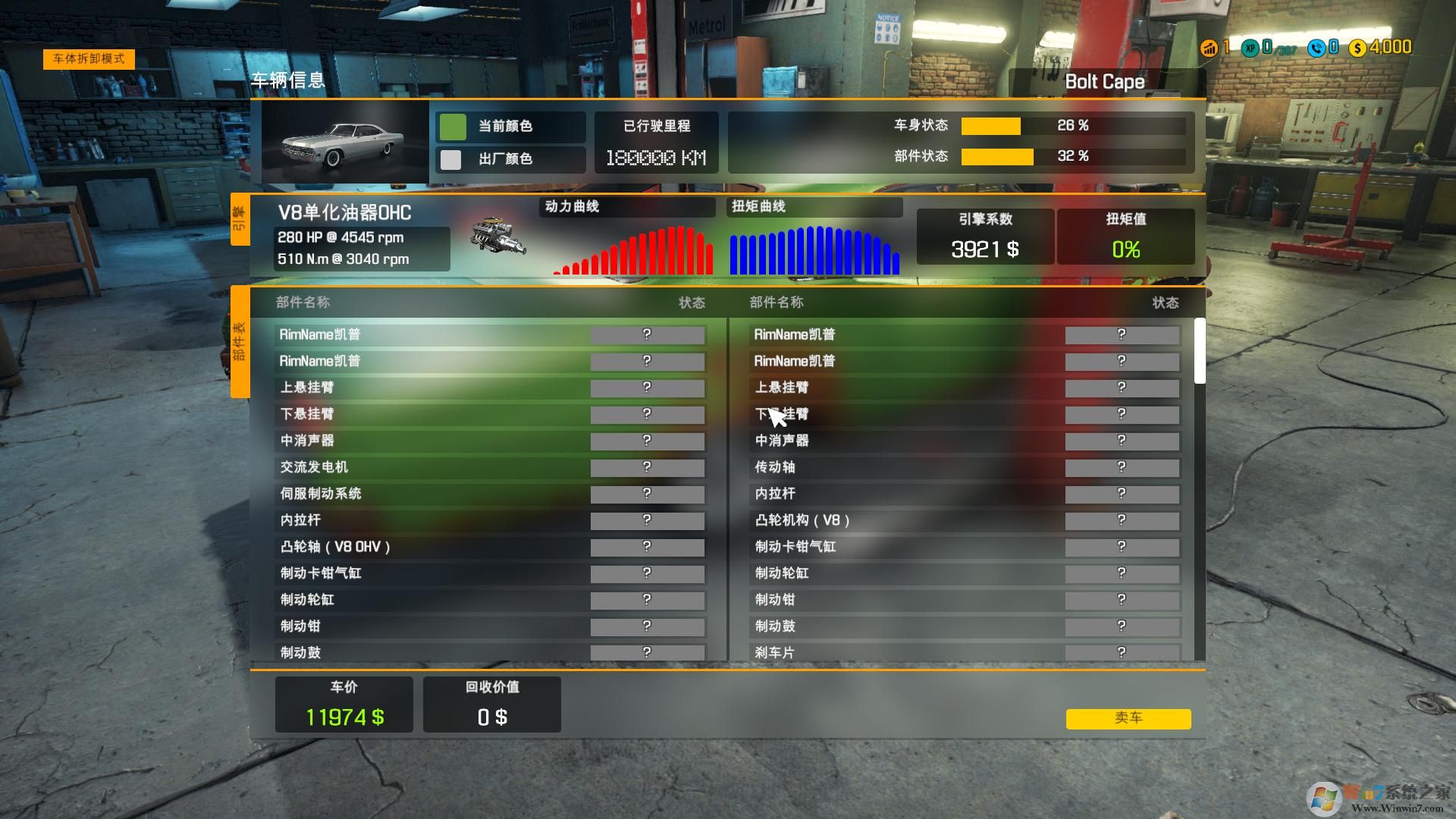This screenshot has width=1456, height=819.
Task: Pick the 凸轮机构 ( V8 ) row
Action: (x=965, y=520)
